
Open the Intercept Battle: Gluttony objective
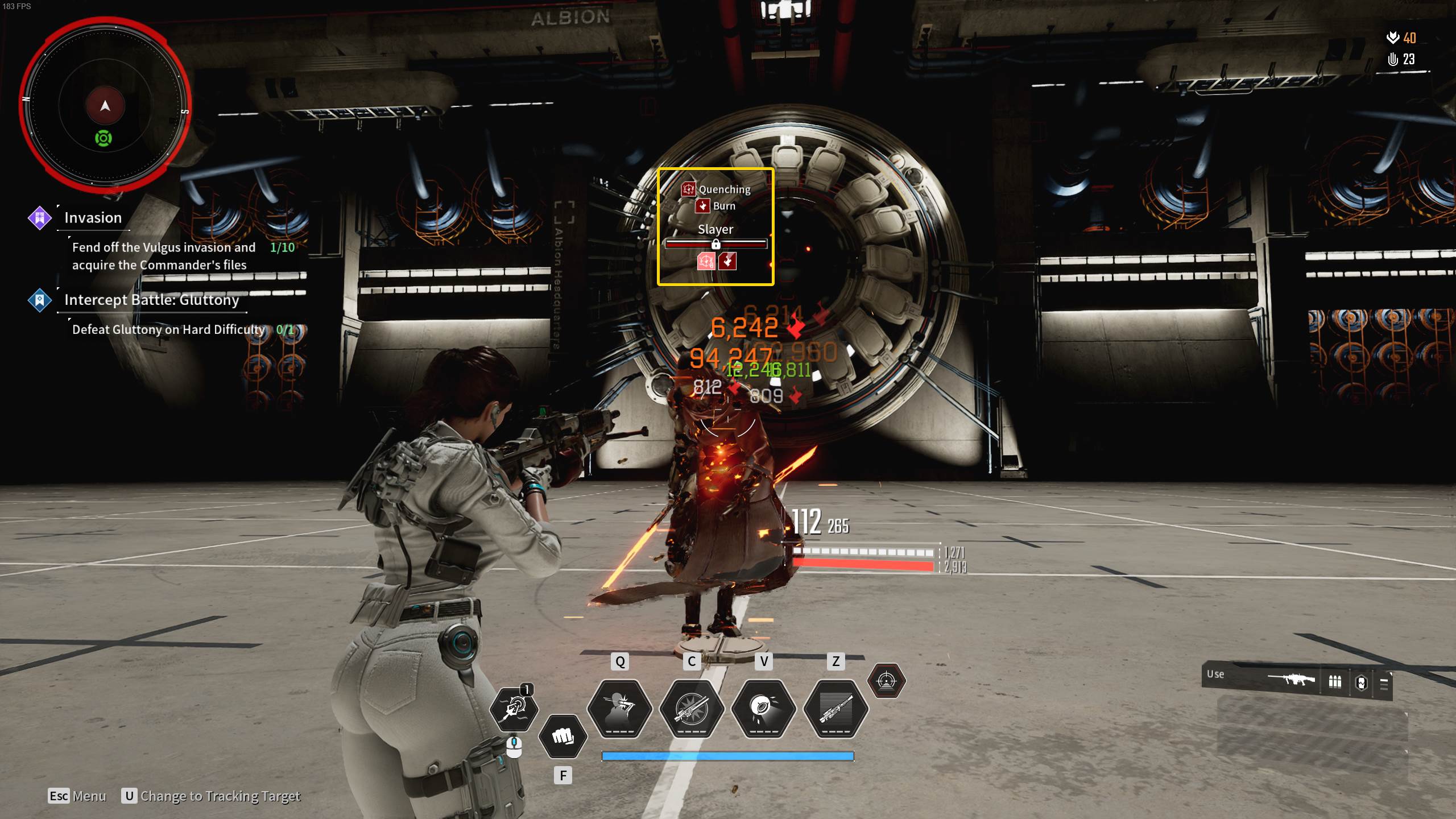[x=151, y=300]
